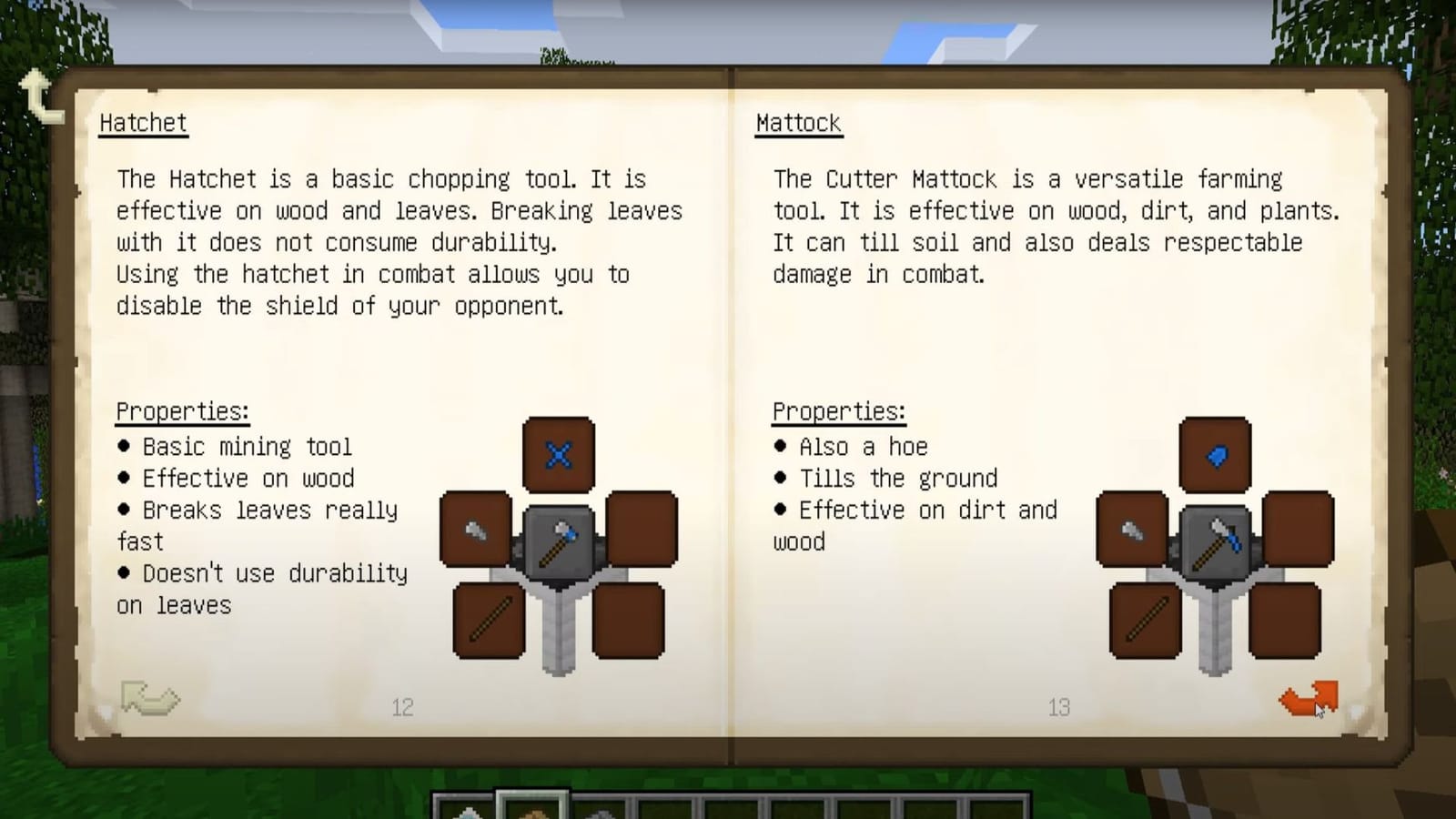Click the Properties label on the Hatchet page
The height and width of the screenshot is (819, 1456).
[x=181, y=411]
